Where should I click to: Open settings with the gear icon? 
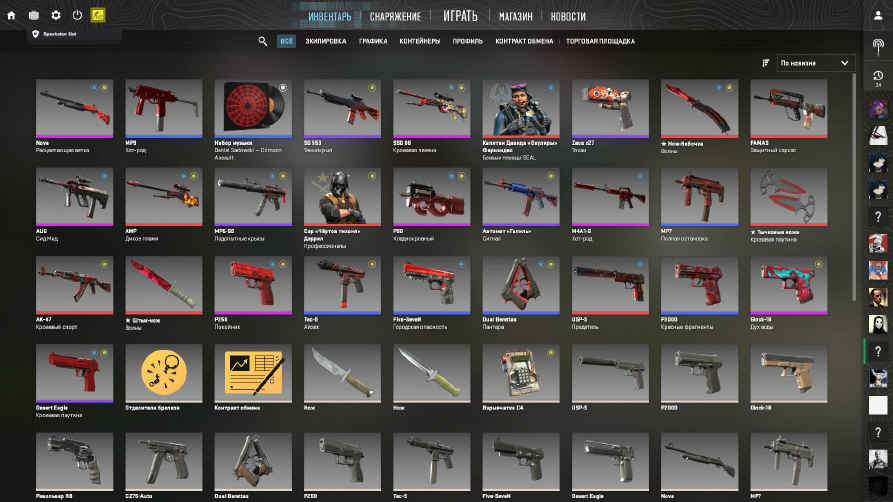(56, 15)
